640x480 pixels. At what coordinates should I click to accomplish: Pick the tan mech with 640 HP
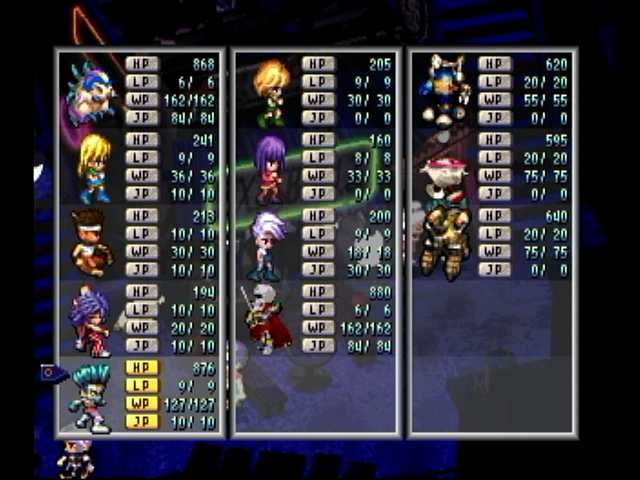(x=444, y=243)
